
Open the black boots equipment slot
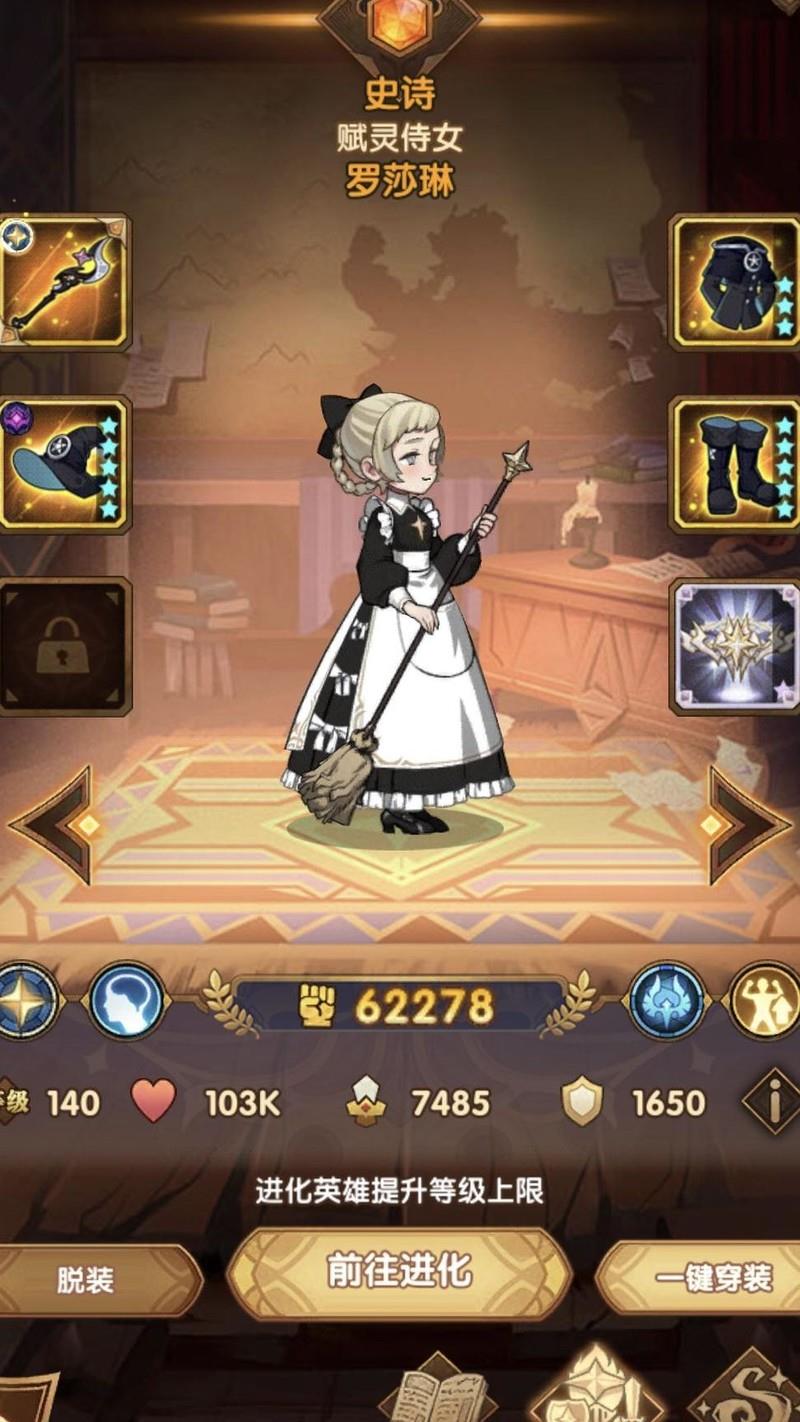(735, 464)
